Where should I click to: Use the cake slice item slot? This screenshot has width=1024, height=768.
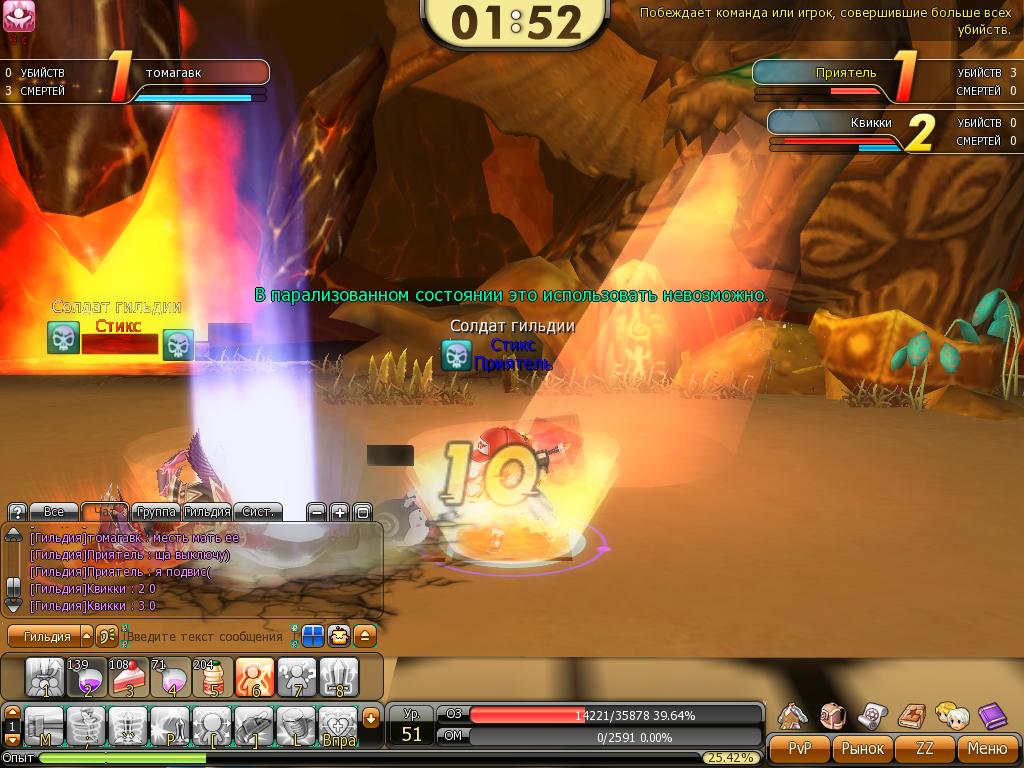tap(129, 677)
